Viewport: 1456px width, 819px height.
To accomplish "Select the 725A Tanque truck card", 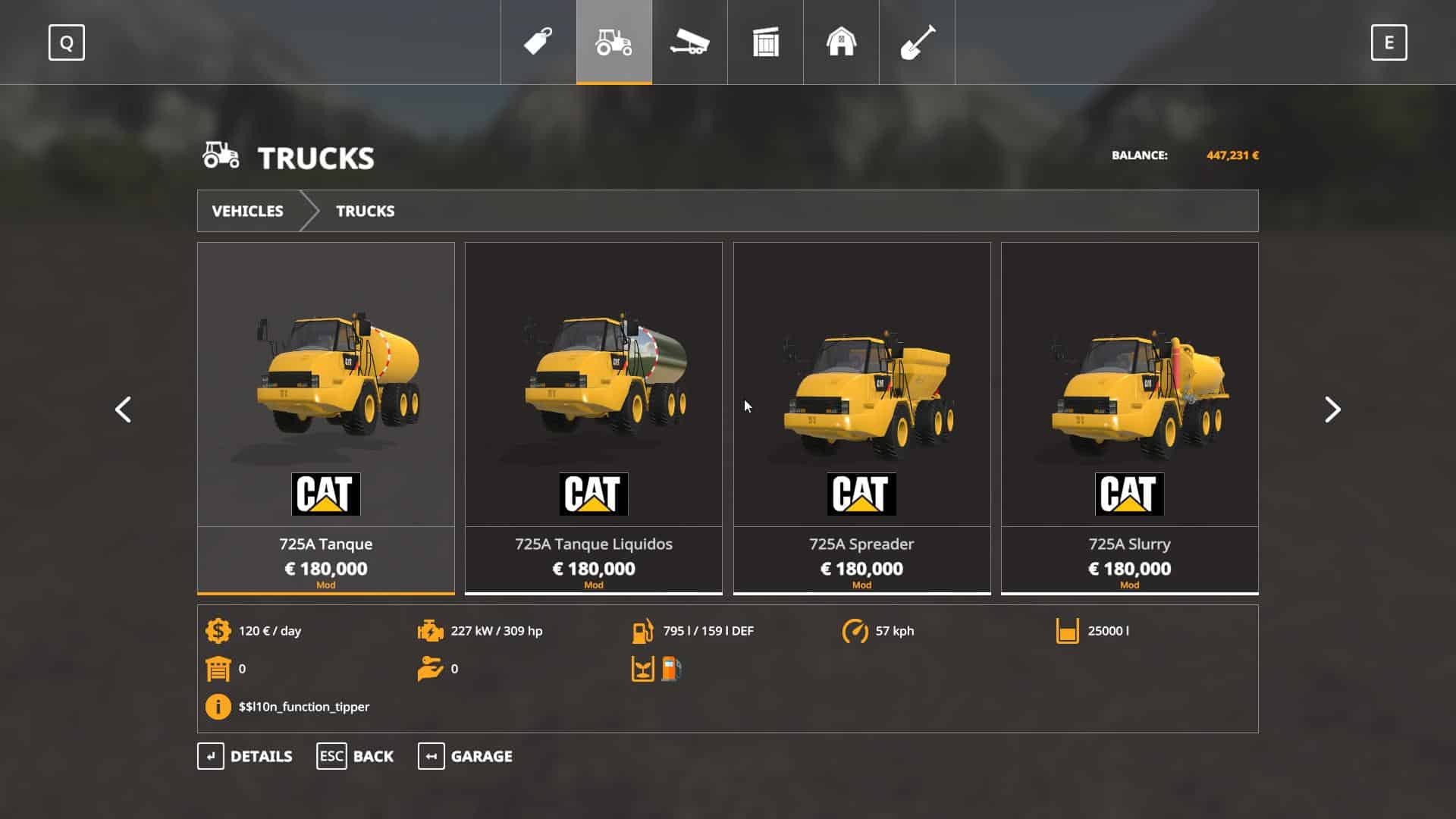I will pyautogui.click(x=326, y=417).
